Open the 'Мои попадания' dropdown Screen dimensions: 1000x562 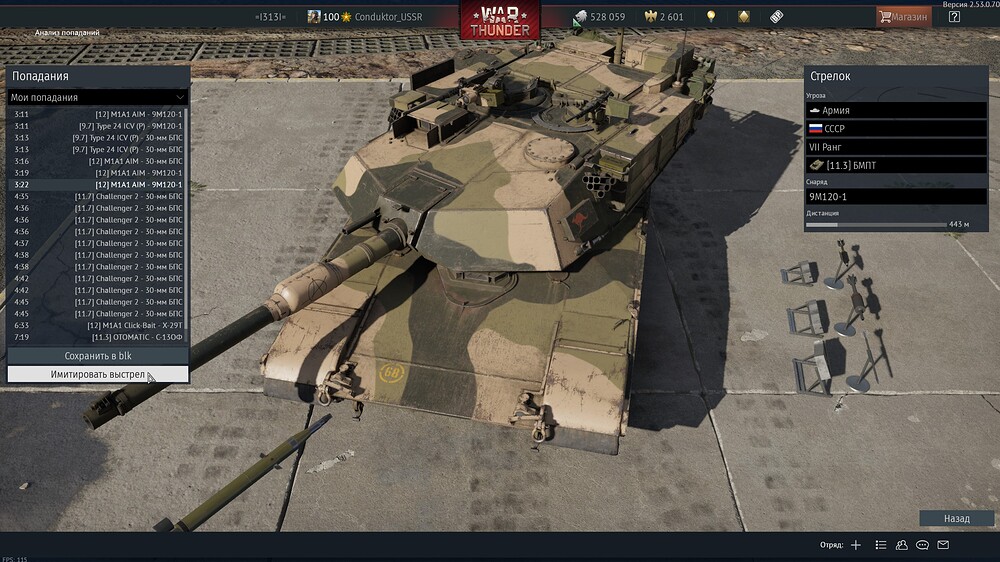click(98, 97)
